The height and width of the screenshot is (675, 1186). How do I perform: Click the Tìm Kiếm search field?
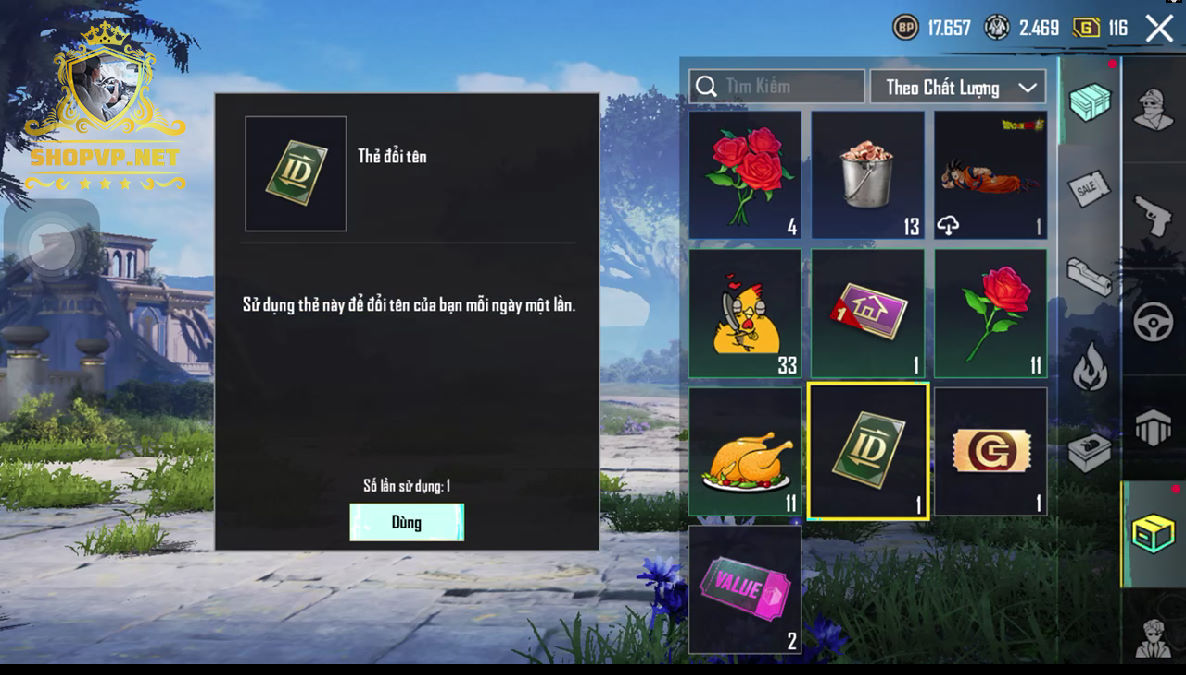[777, 86]
